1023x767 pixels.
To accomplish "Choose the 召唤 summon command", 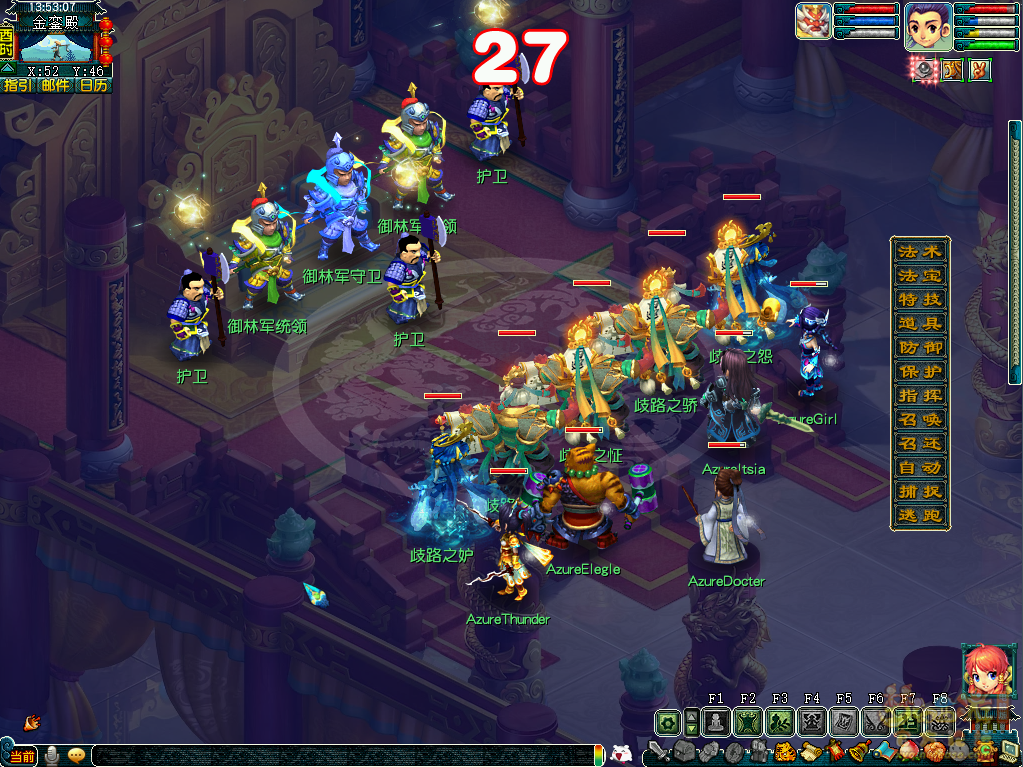I will click(x=920, y=420).
